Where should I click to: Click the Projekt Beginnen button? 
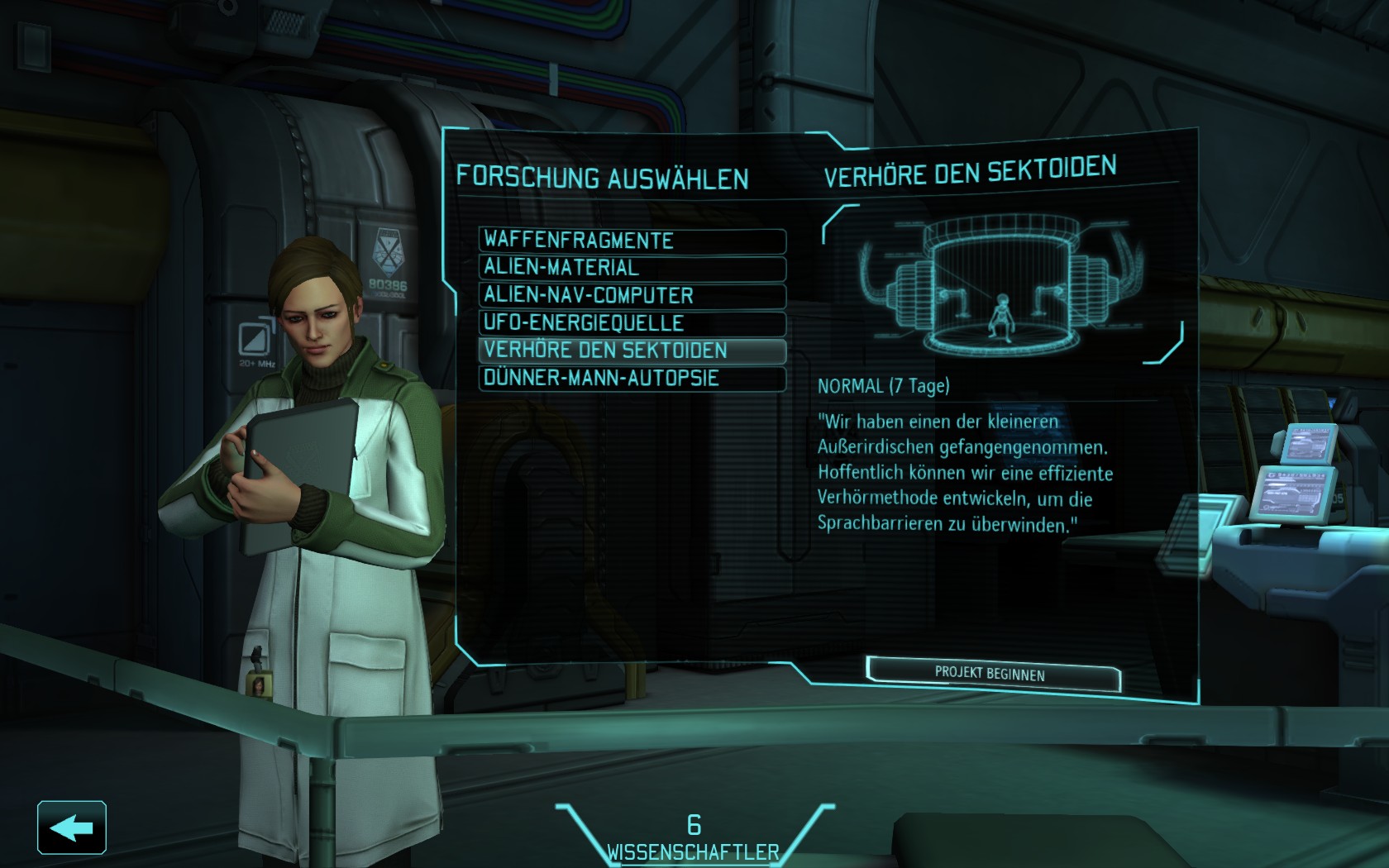992,675
